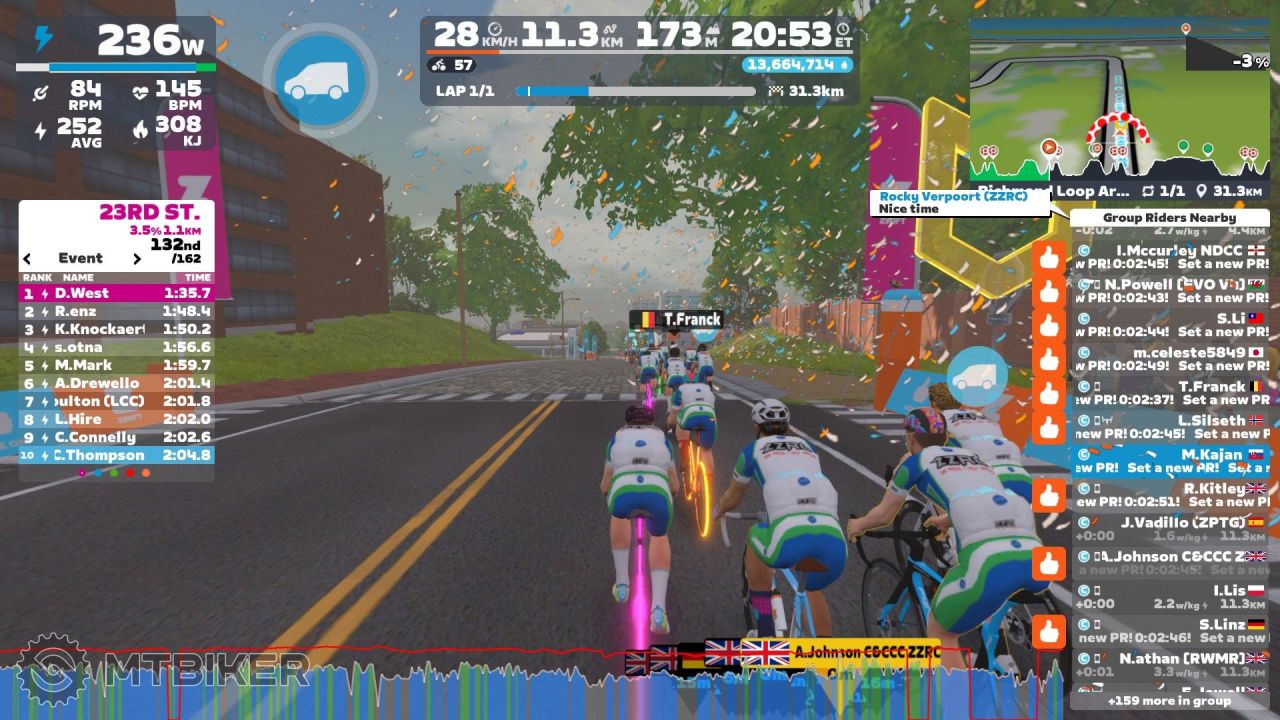
Task: Select T.Franck in nearby riders list
Action: pyautogui.click(x=1170, y=393)
